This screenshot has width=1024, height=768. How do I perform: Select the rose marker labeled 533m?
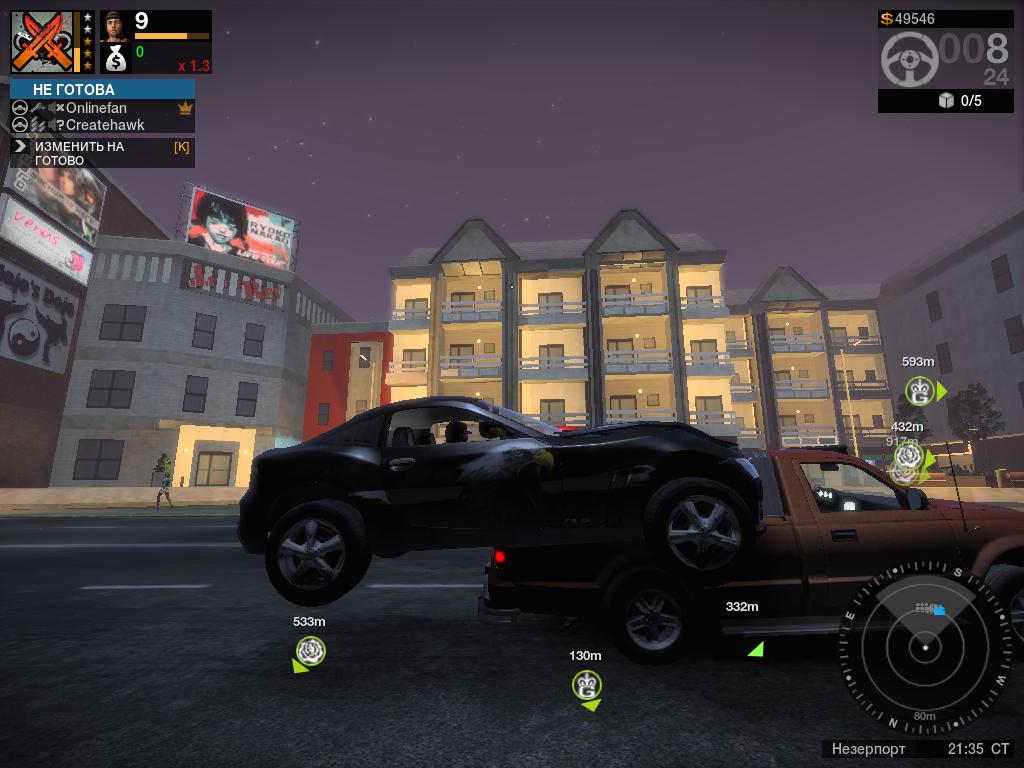311,651
